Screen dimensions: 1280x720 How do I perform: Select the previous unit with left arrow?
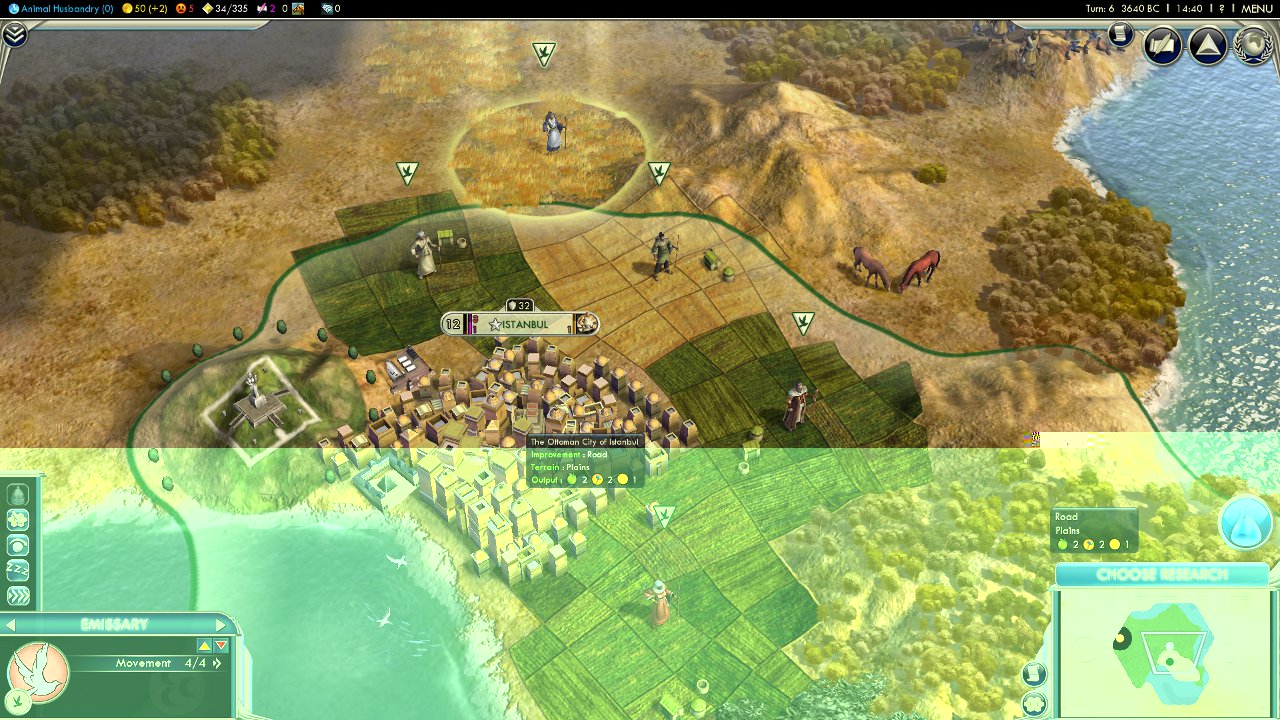[x=10, y=625]
